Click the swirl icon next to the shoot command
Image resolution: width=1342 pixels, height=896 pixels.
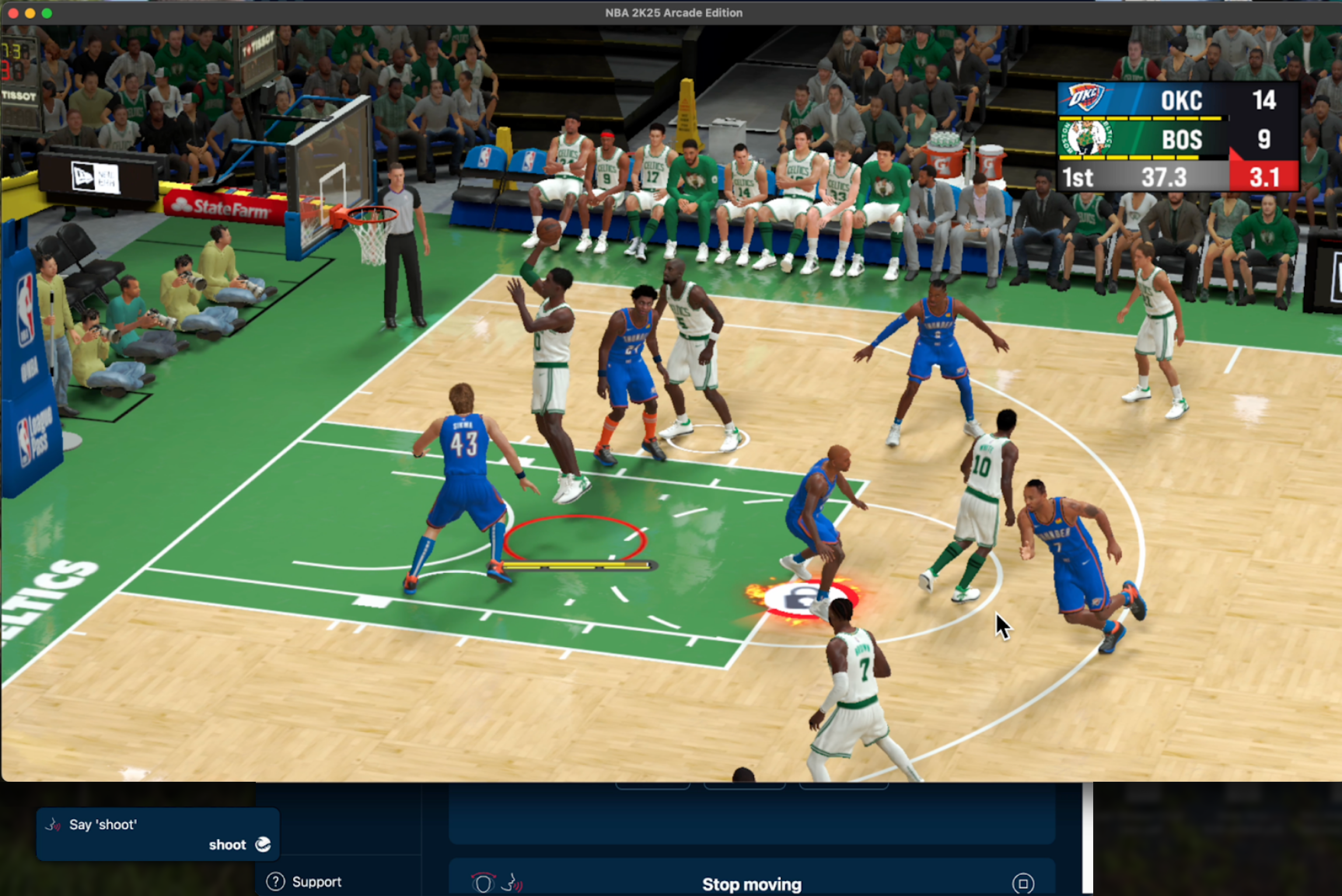coord(262,845)
